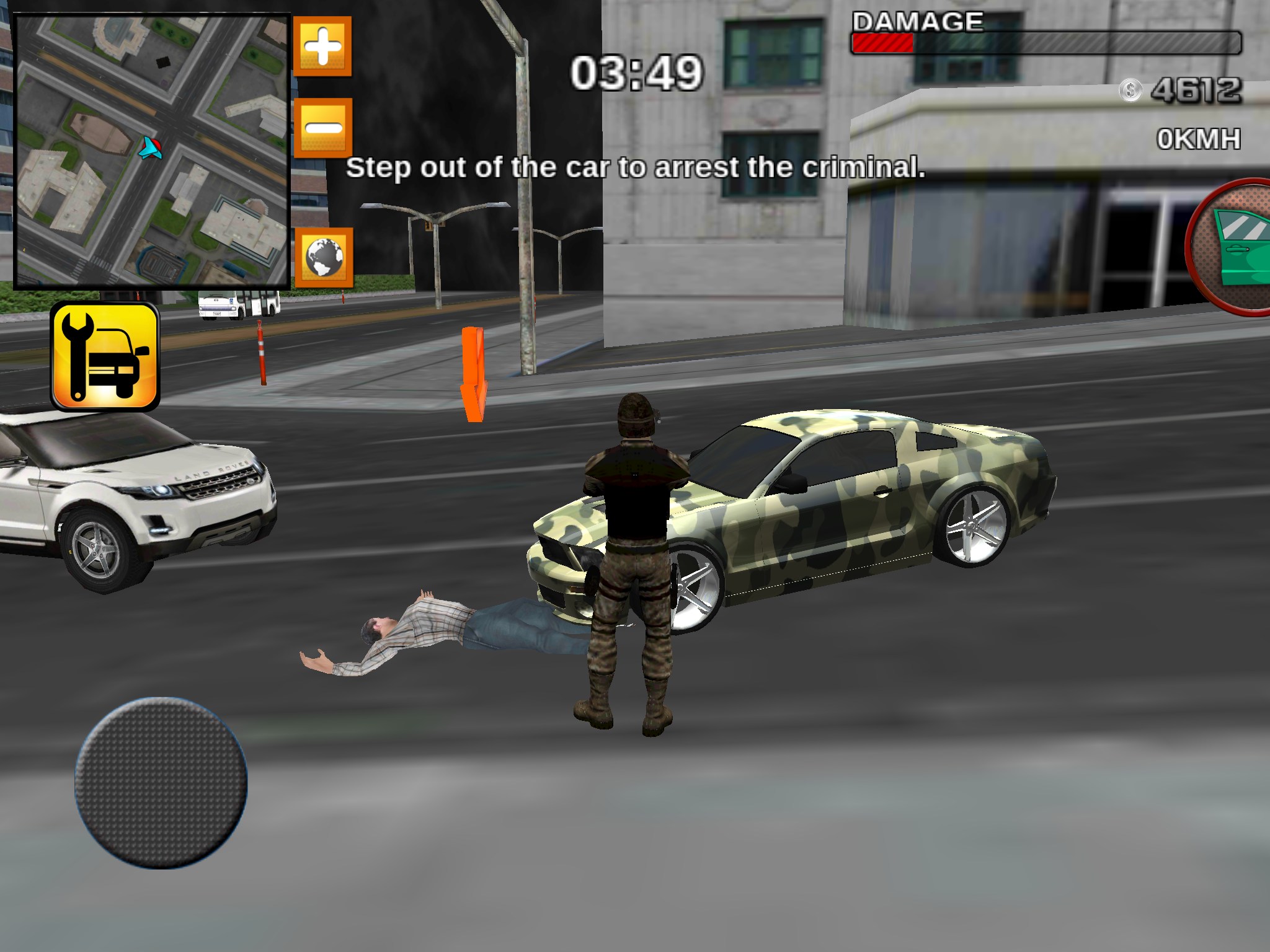
Task: Zoom in the minimap with plus button
Action: point(322,46)
